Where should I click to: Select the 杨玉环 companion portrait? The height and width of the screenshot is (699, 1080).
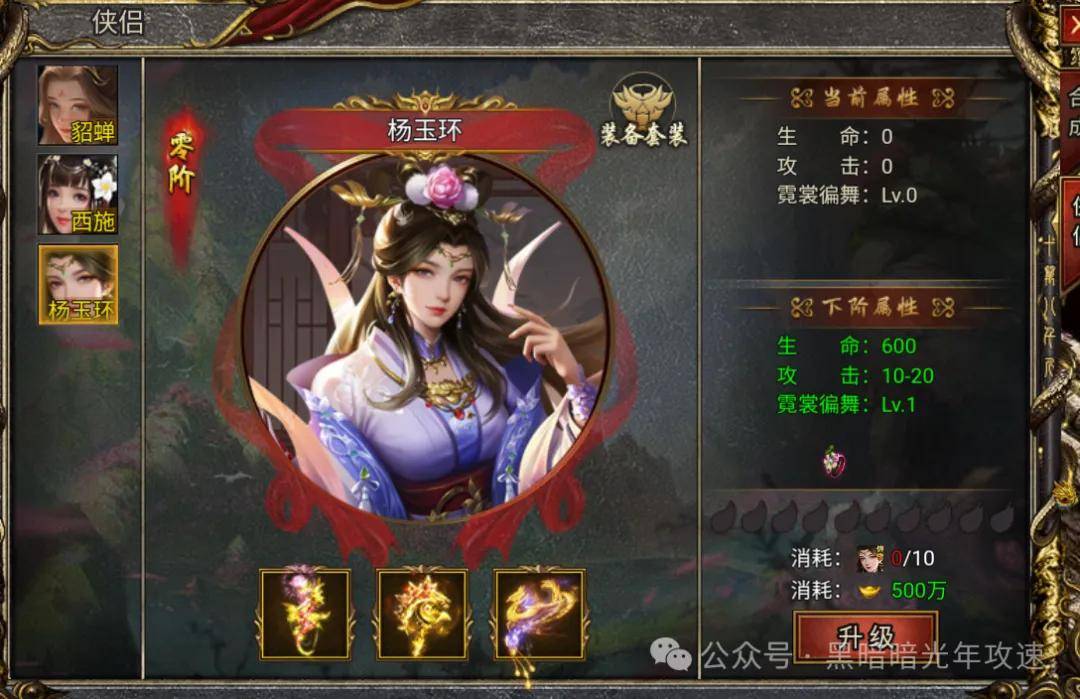pos(78,285)
